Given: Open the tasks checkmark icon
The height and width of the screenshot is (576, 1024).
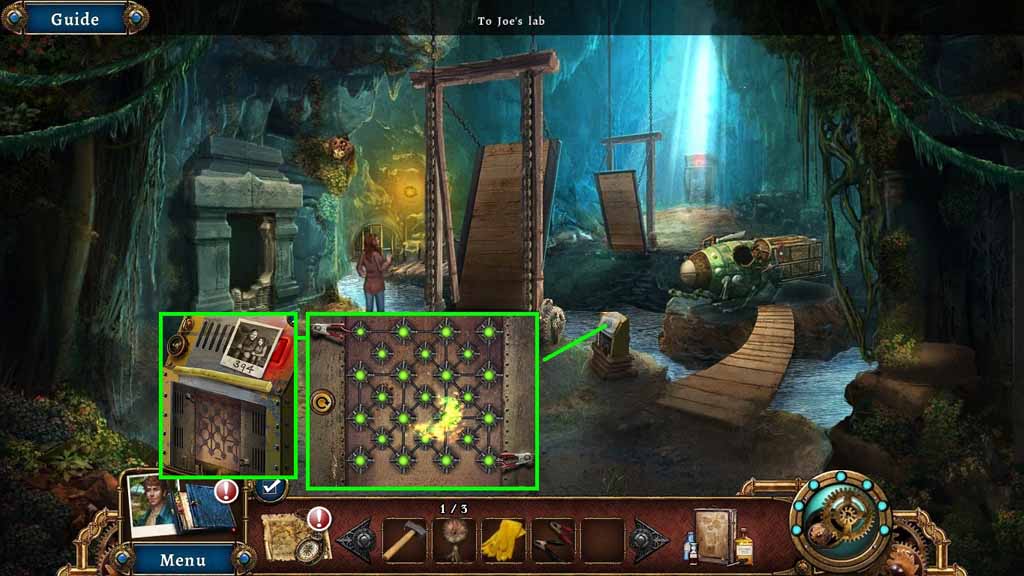Looking at the screenshot, I should click(x=269, y=488).
